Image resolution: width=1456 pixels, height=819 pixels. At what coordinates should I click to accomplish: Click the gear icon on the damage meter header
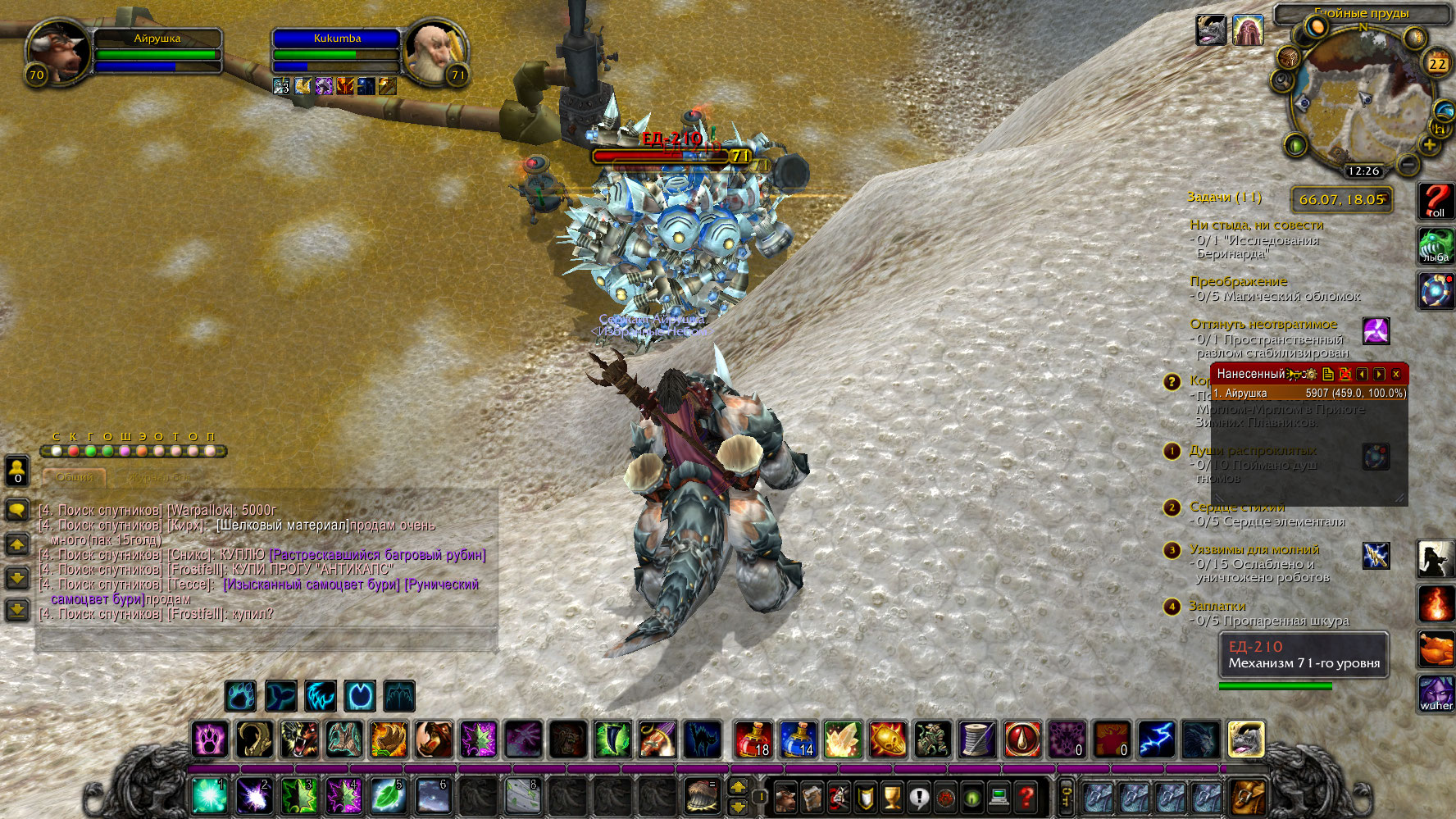click(x=1311, y=375)
